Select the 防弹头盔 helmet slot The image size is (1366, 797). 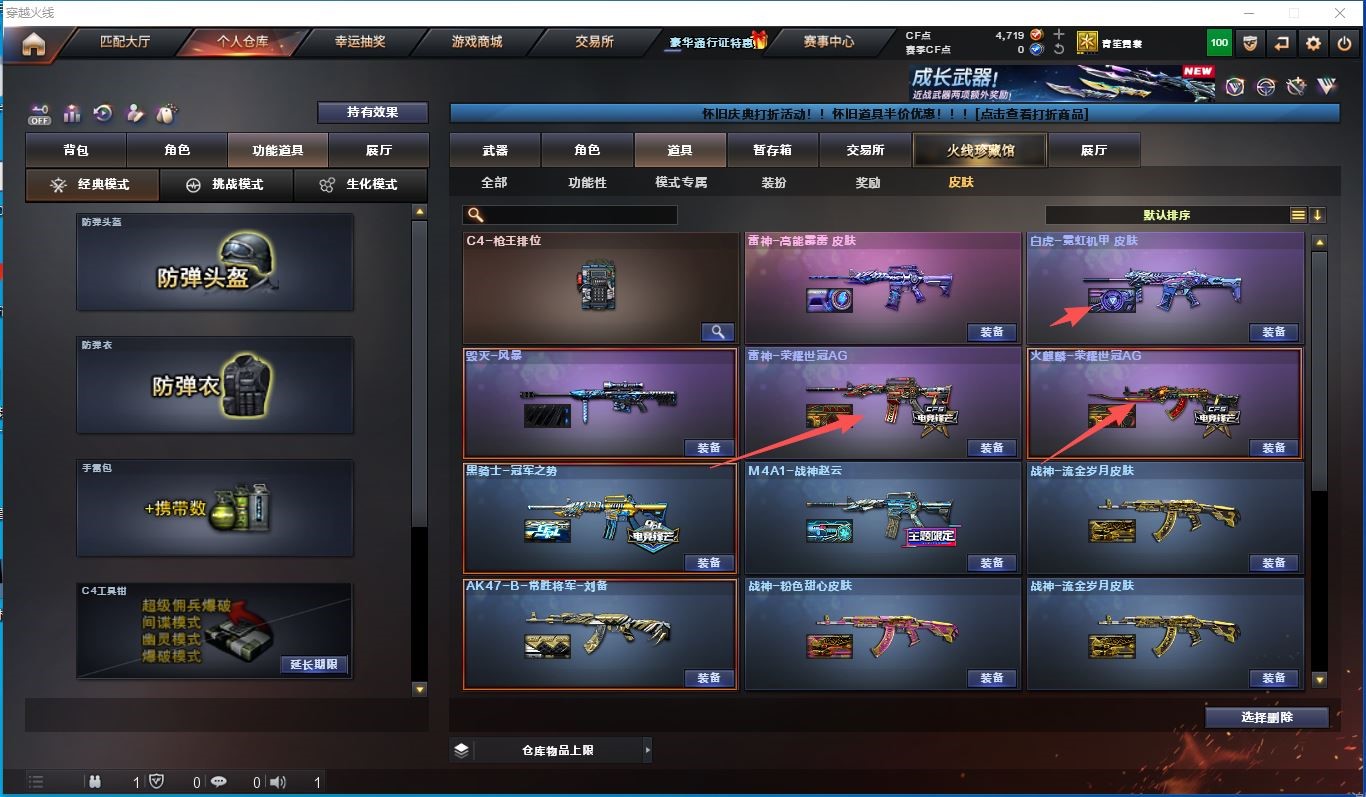[x=215, y=261]
